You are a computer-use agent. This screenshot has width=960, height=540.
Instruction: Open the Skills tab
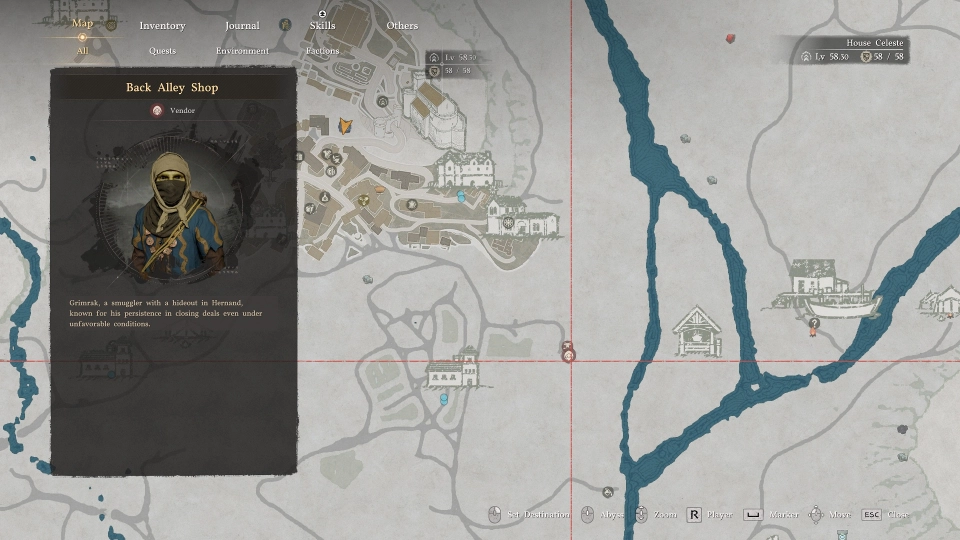click(322, 25)
